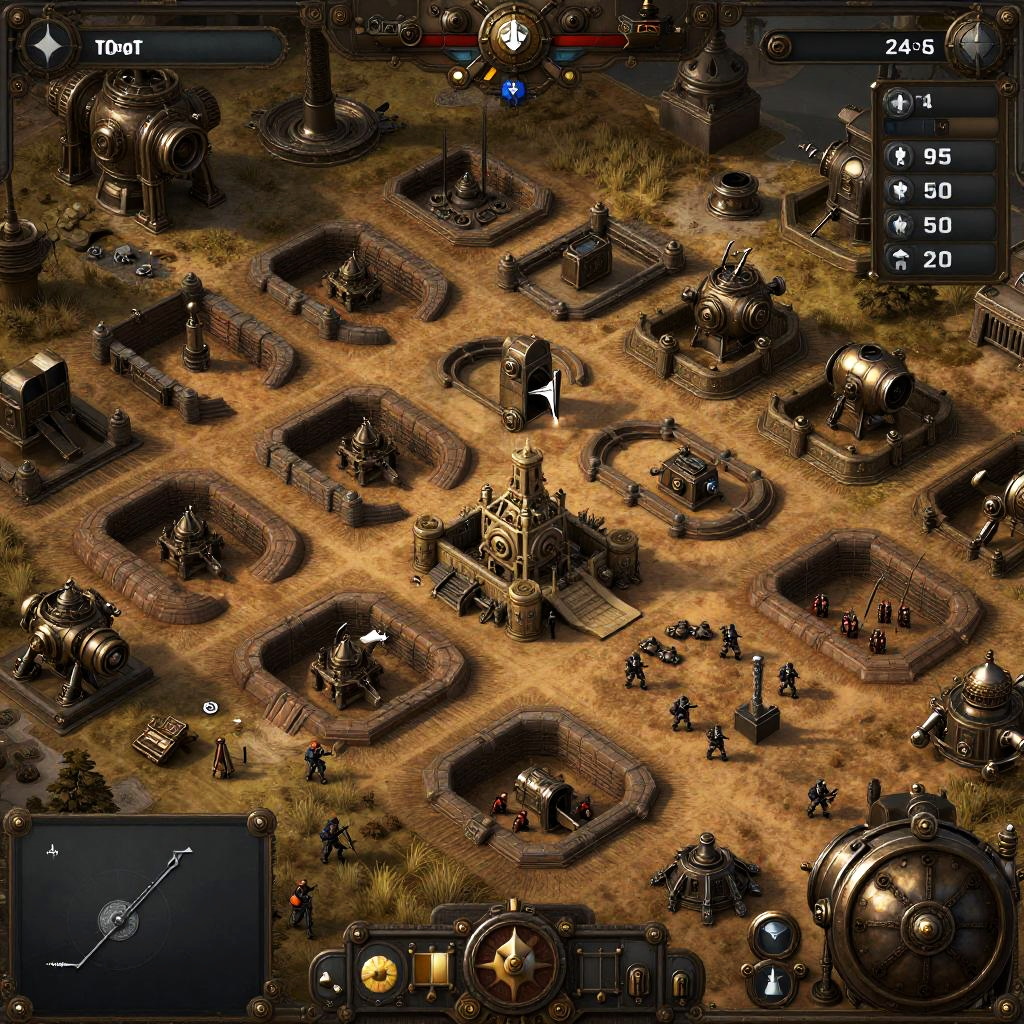Select the yellow gear icon button
This screenshot has height=1024, width=1024.
click(x=379, y=971)
